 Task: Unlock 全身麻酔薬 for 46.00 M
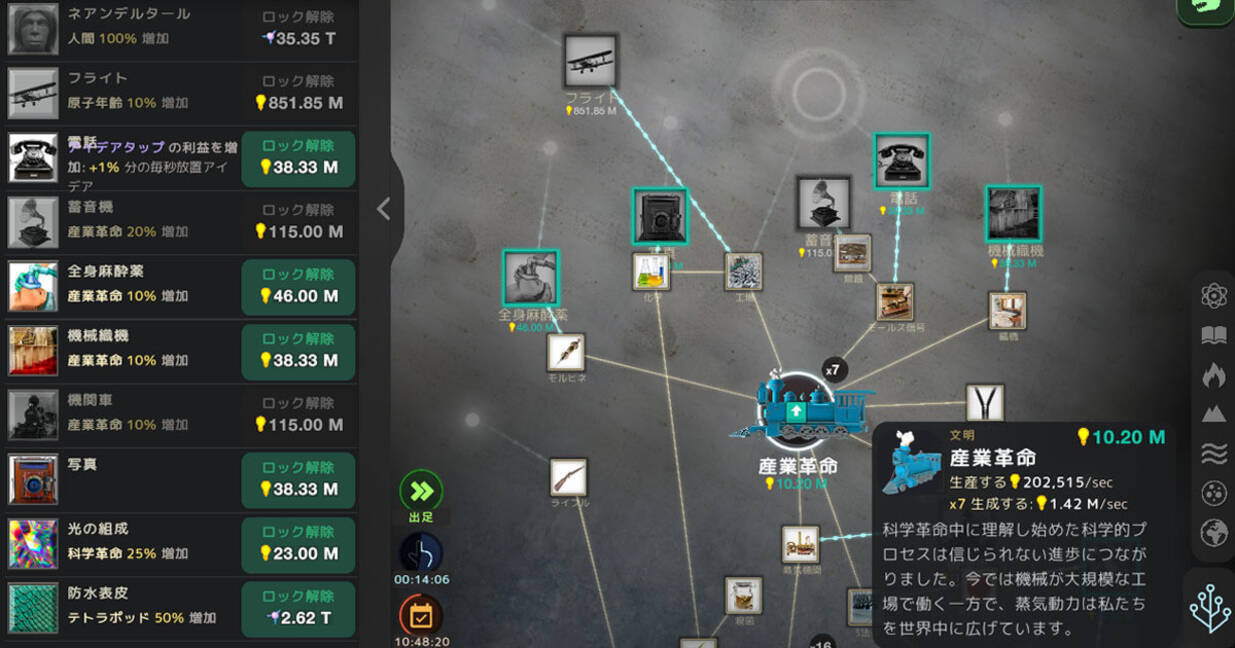pyautogui.click(x=298, y=287)
